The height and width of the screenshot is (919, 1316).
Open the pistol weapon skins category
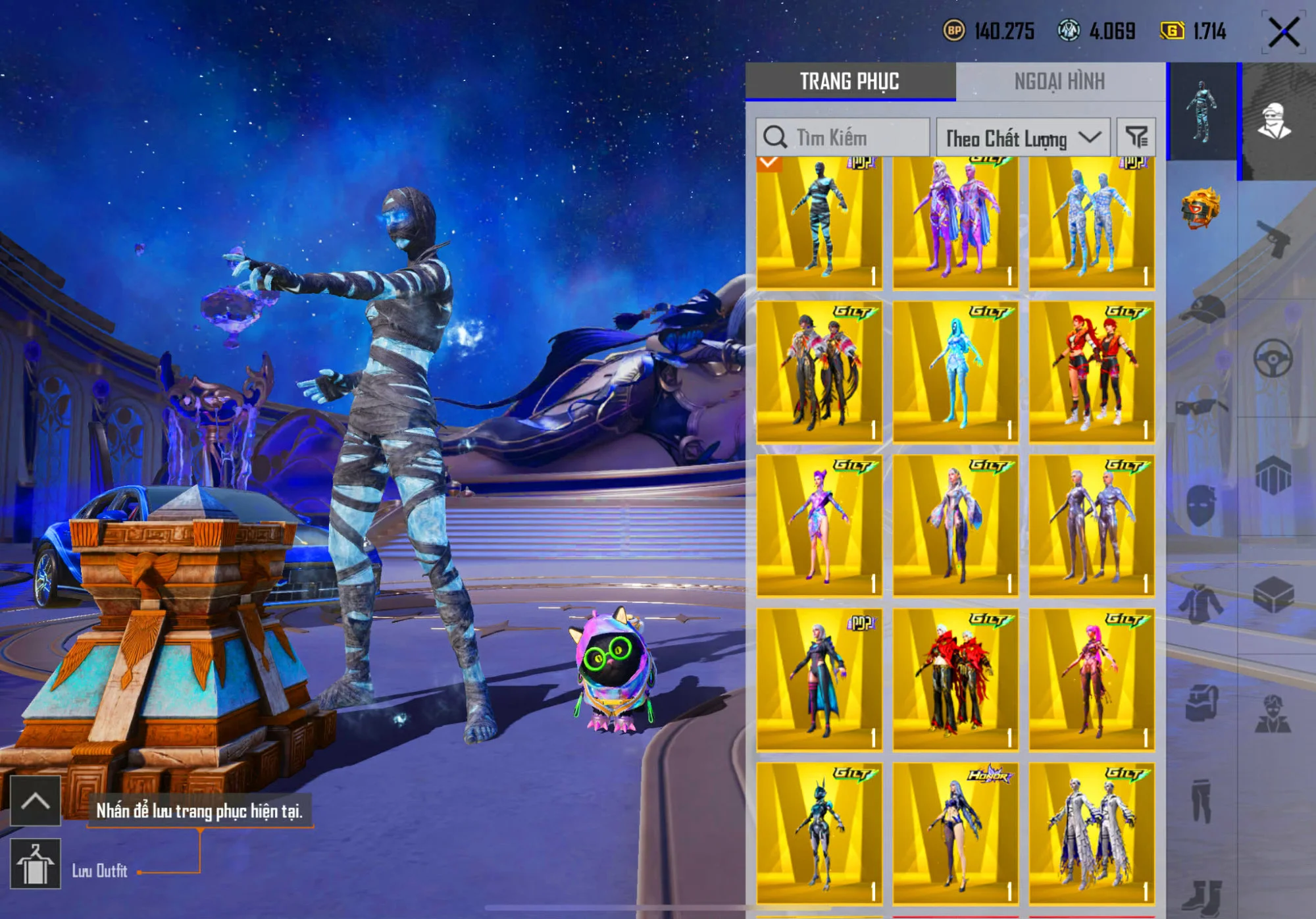[1273, 238]
